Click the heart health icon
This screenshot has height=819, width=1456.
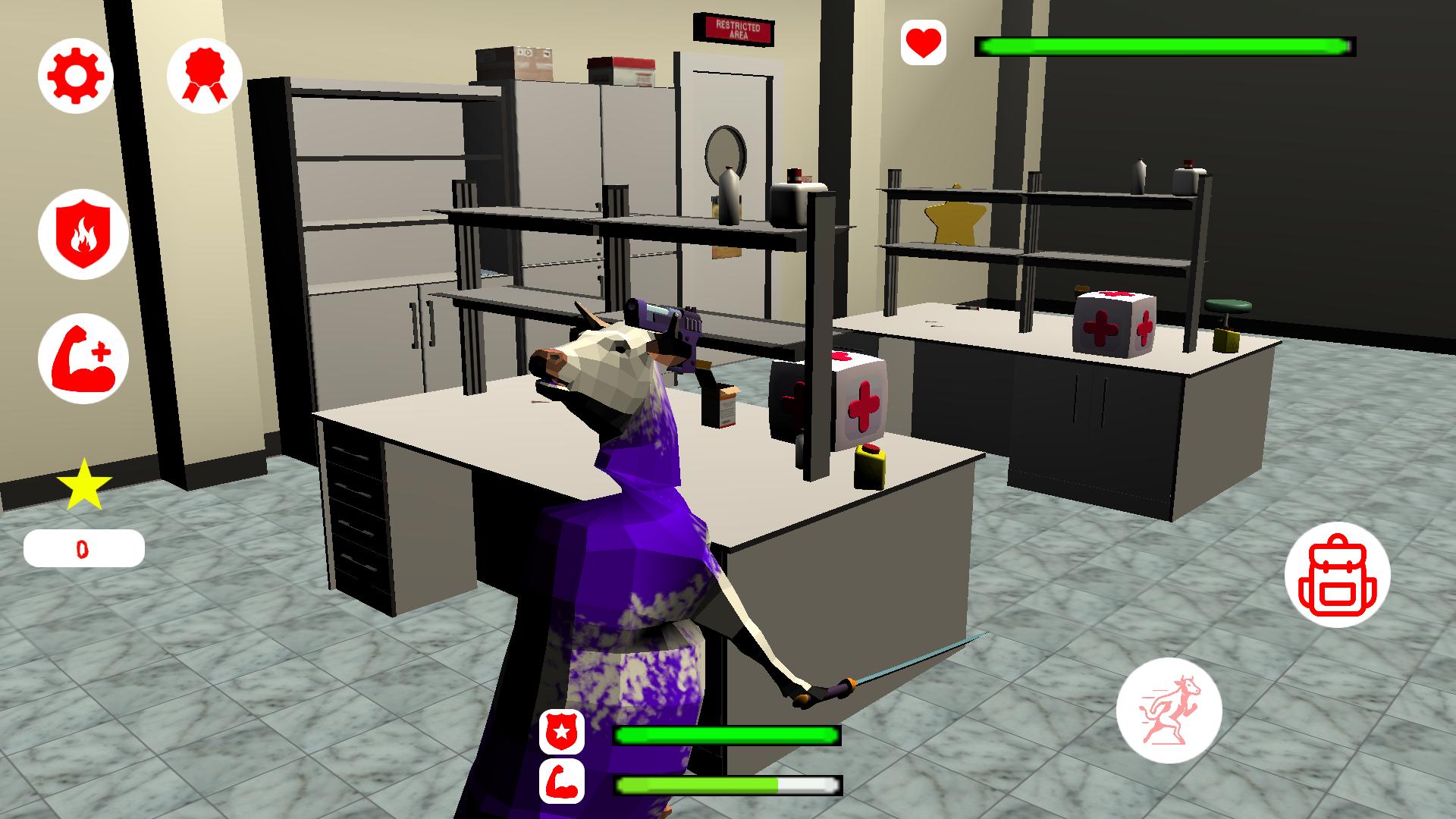[922, 42]
